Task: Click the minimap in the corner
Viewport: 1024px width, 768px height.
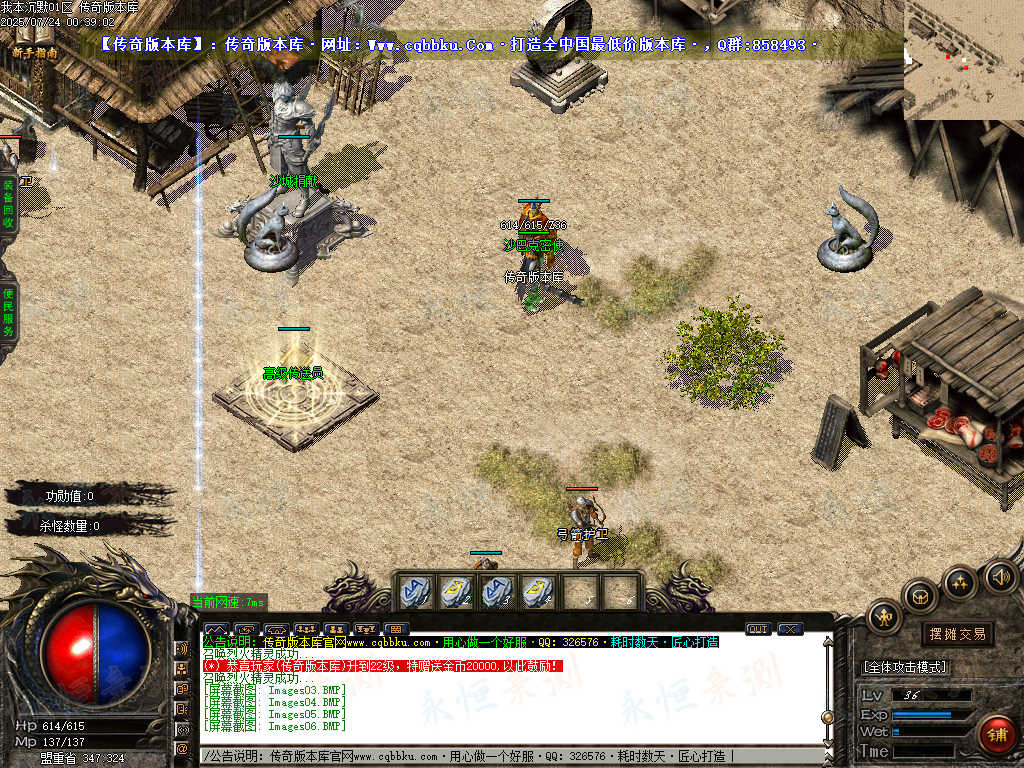Action: click(x=963, y=60)
